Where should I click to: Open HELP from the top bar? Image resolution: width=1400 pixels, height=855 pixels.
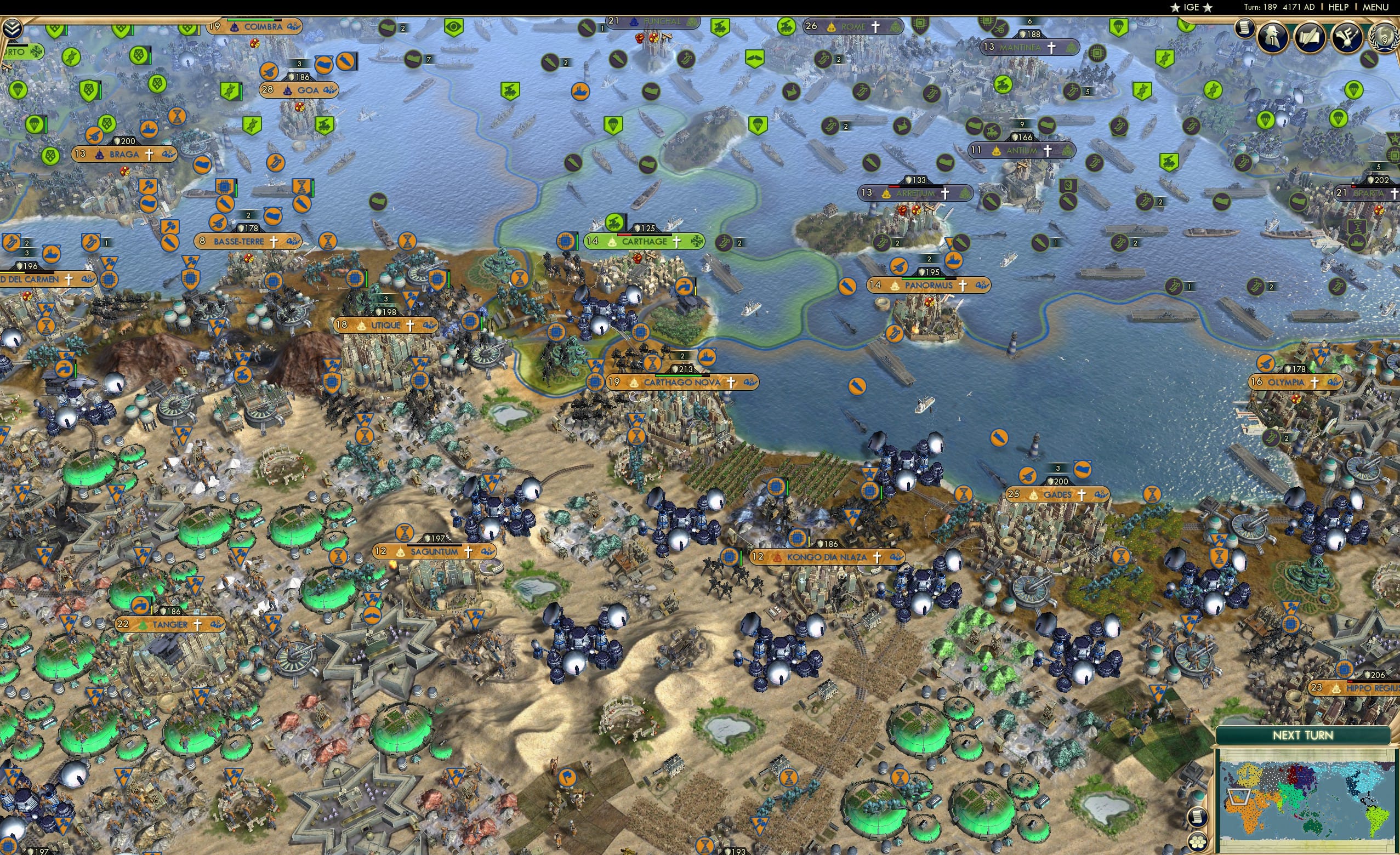point(1339,7)
